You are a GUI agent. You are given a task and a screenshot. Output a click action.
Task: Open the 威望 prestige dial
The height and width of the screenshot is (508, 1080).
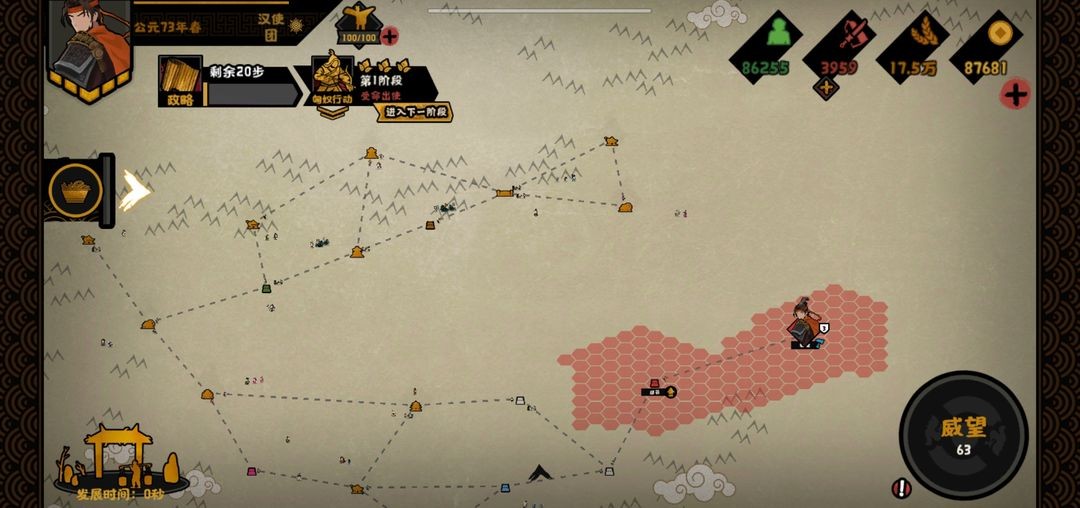[x=963, y=434]
